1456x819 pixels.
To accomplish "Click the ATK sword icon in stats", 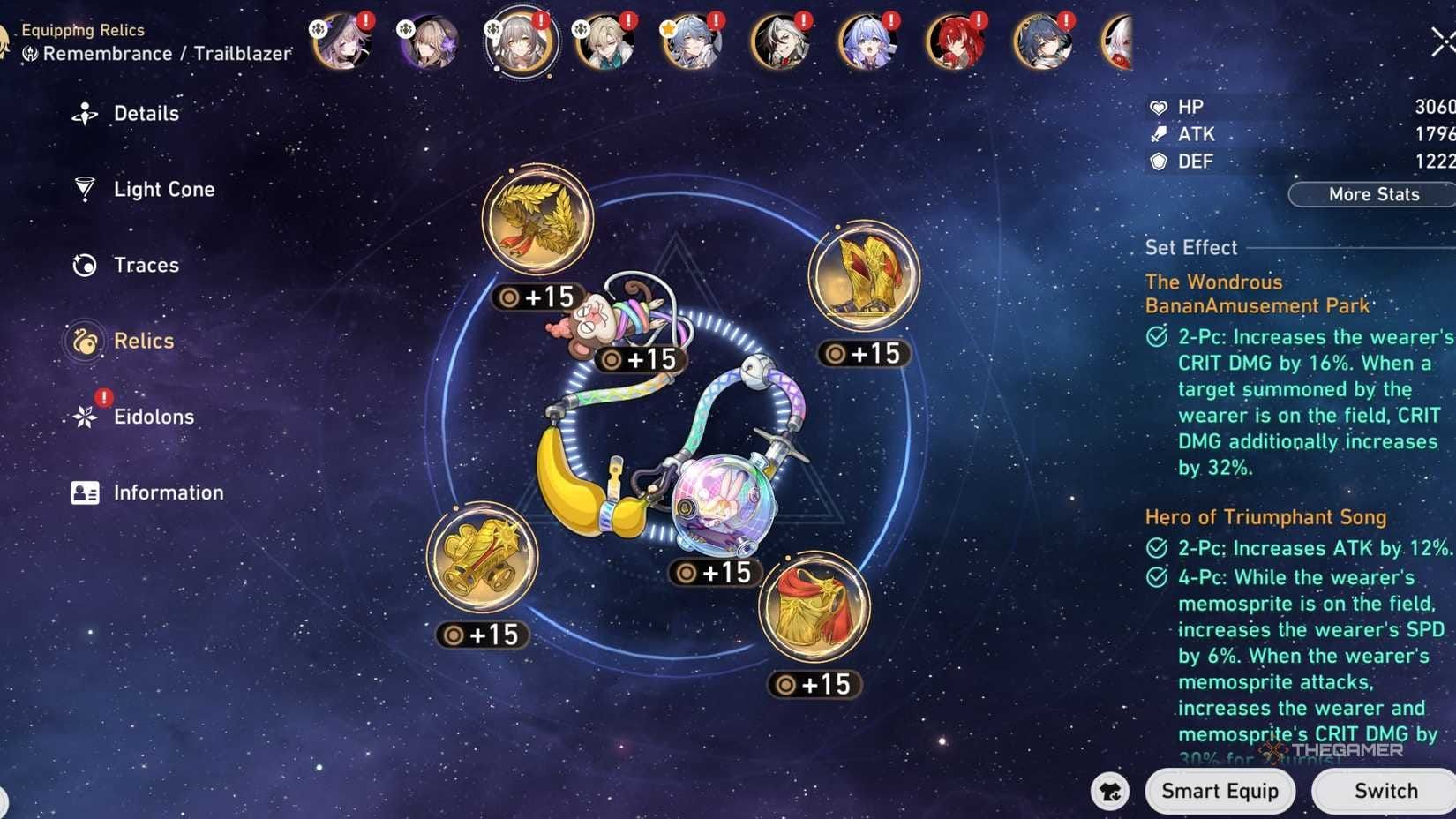I will click(1157, 134).
